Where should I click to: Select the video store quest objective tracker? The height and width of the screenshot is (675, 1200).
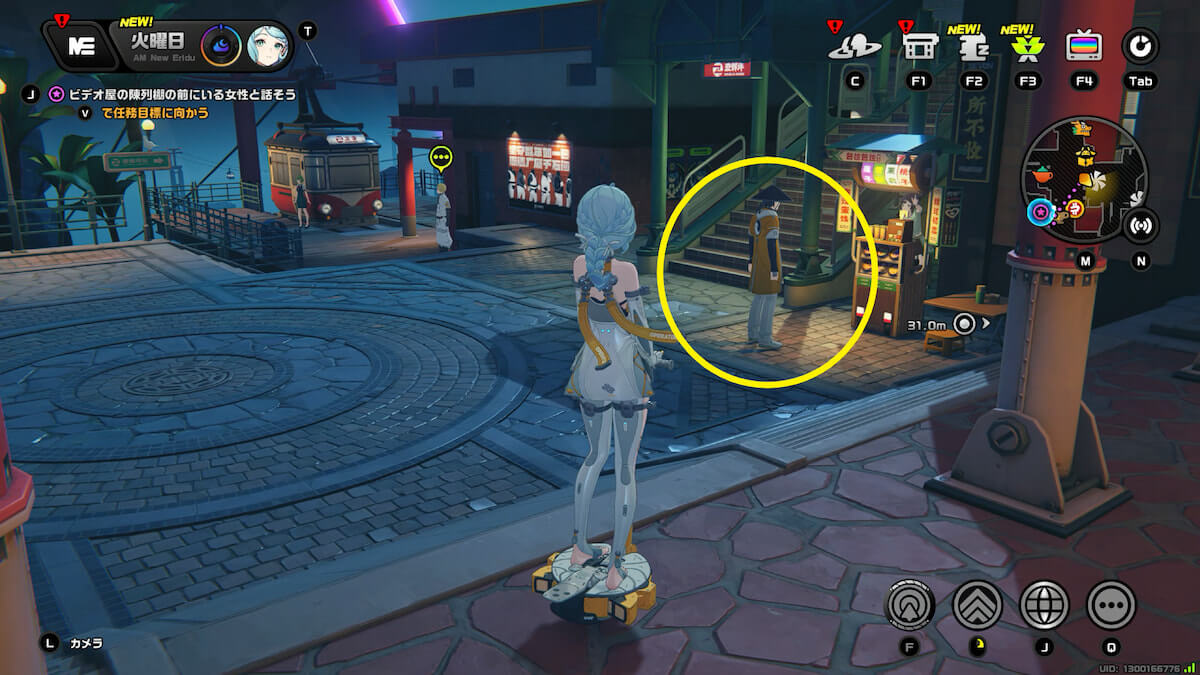click(170, 94)
